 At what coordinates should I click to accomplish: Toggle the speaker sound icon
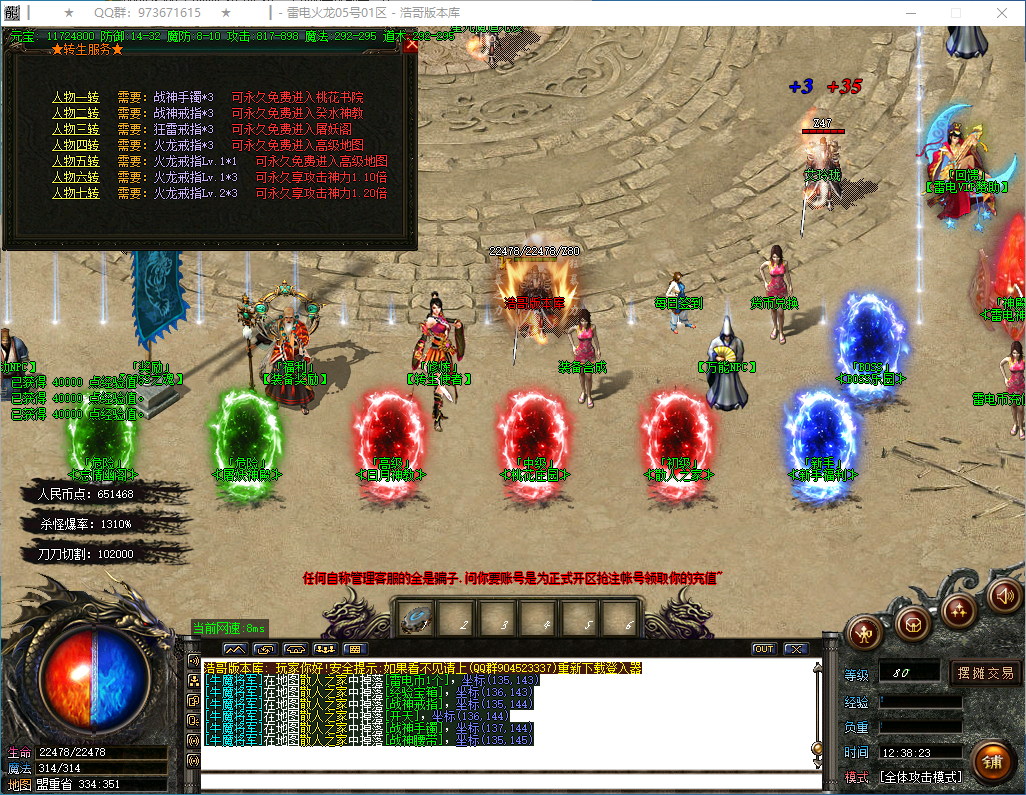[1005, 596]
